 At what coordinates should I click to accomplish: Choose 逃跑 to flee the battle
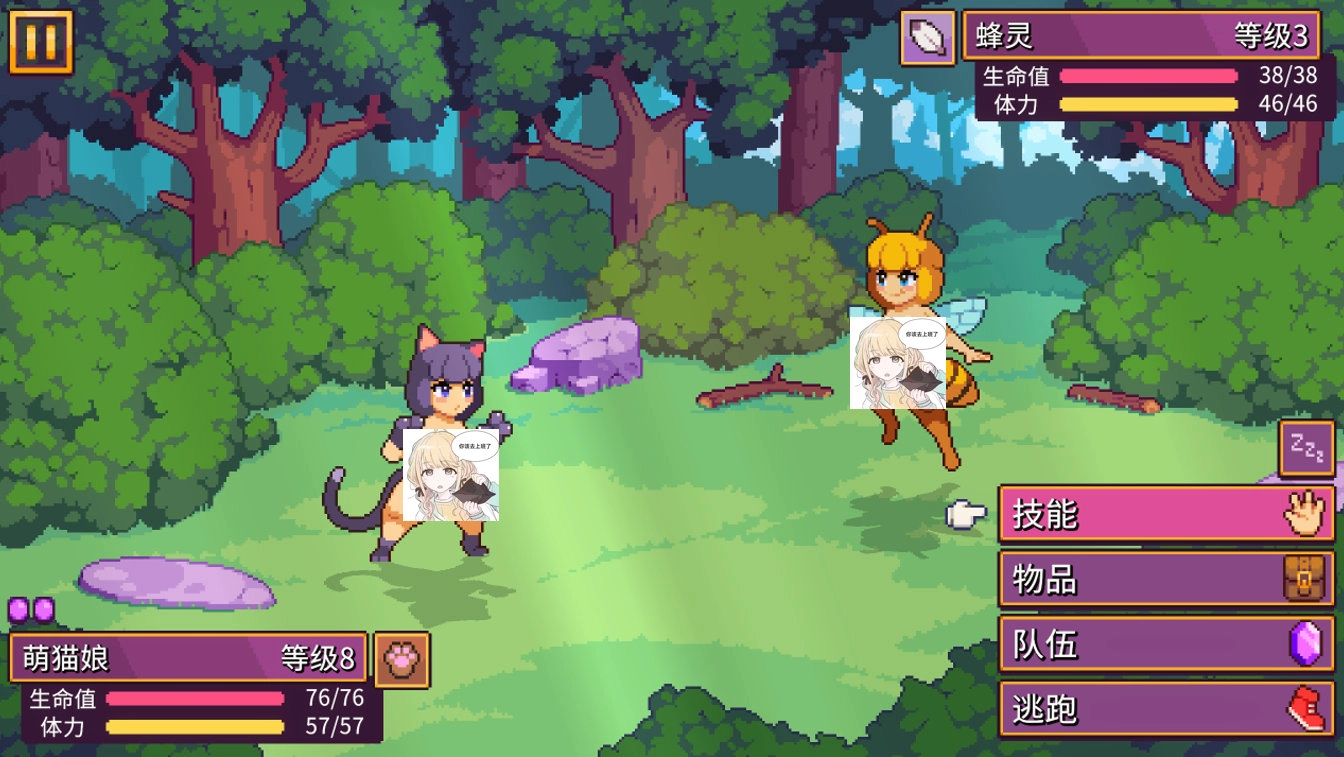[1166, 709]
